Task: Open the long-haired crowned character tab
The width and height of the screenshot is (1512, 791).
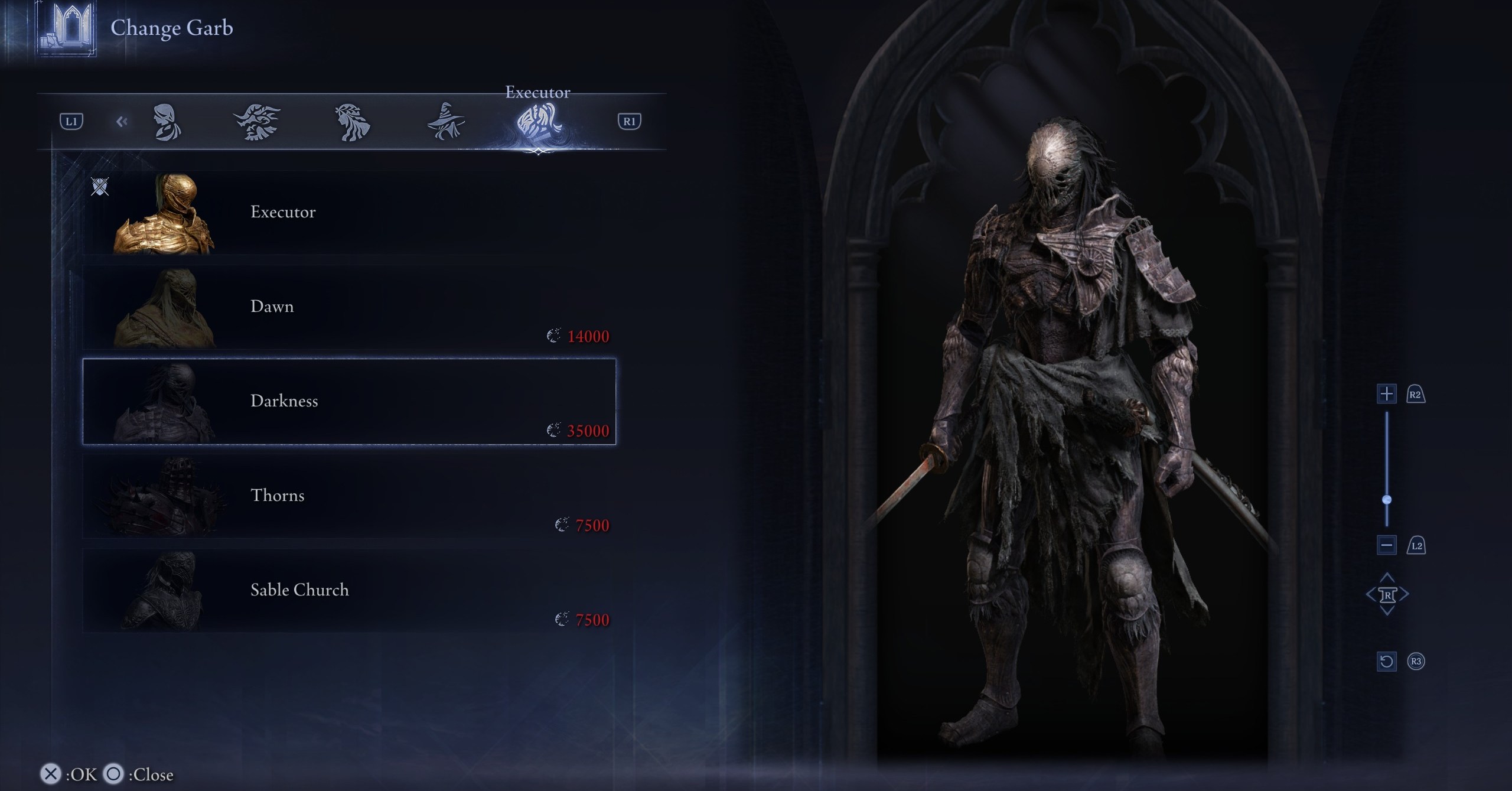Action: (352, 122)
